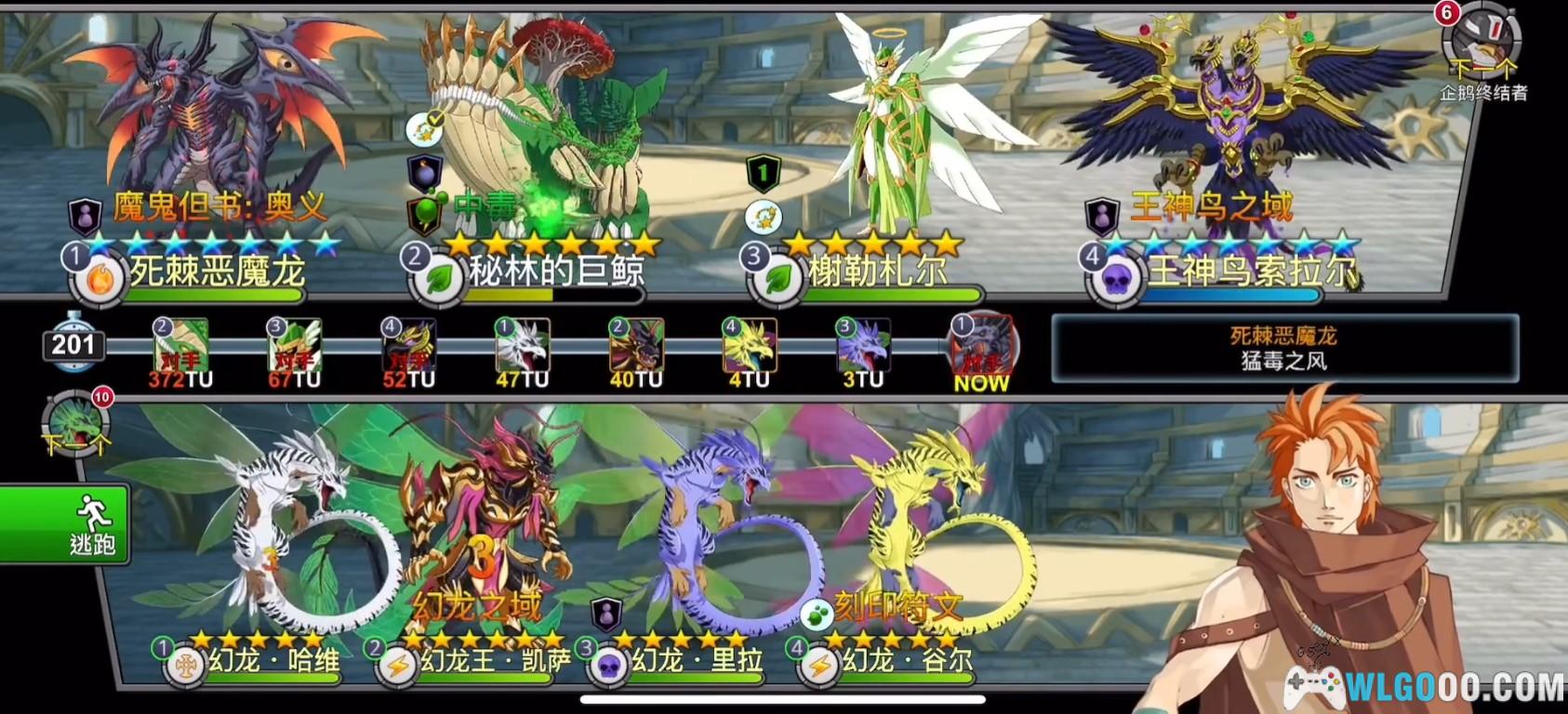
Task: Click the 刻印符文 rune icon near 幻龙·谷尔
Action: coord(818,614)
